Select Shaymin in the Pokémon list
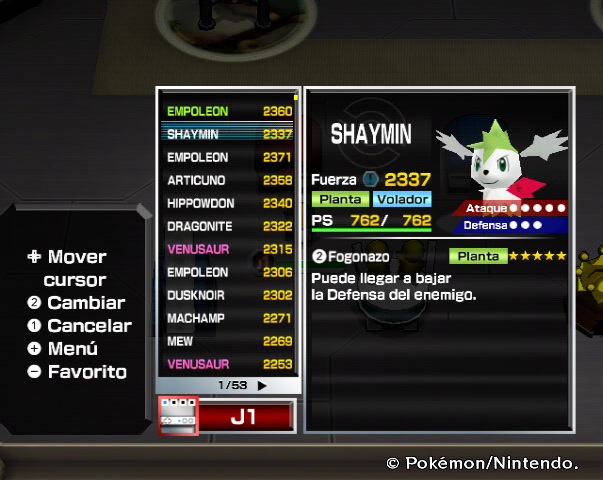Viewport: 603px width, 480px height. pyautogui.click(x=229, y=134)
